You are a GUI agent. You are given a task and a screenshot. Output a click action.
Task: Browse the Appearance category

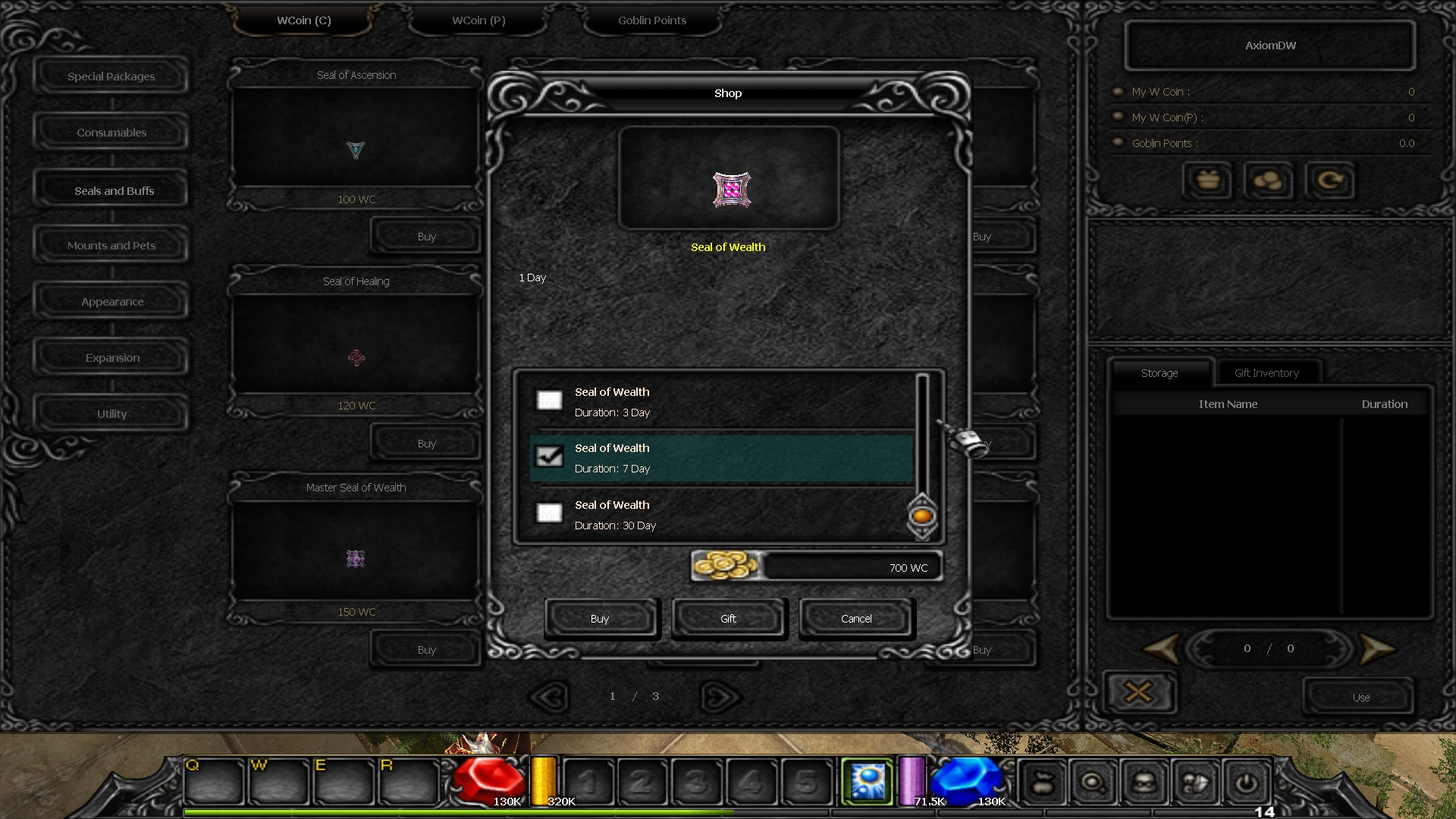(x=112, y=302)
